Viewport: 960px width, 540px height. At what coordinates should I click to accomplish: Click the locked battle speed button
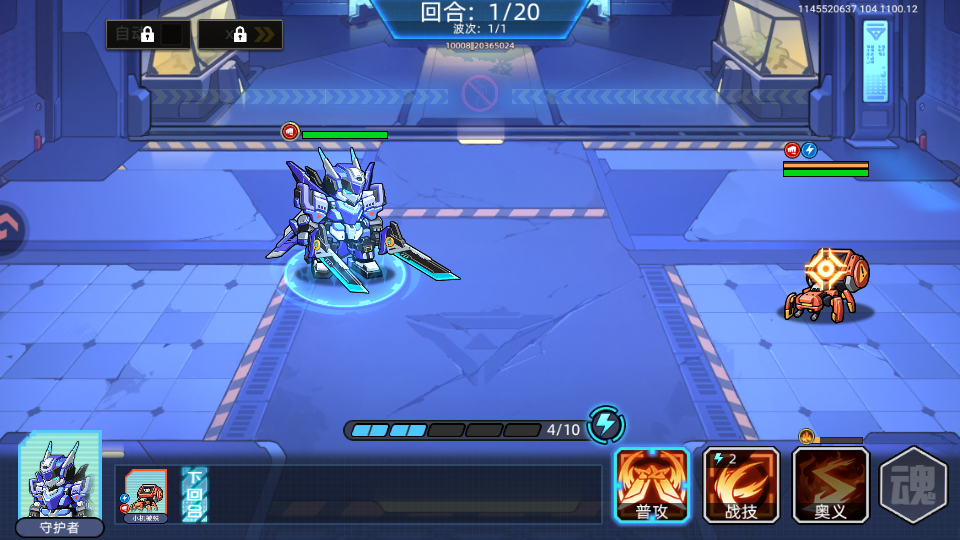pos(240,35)
